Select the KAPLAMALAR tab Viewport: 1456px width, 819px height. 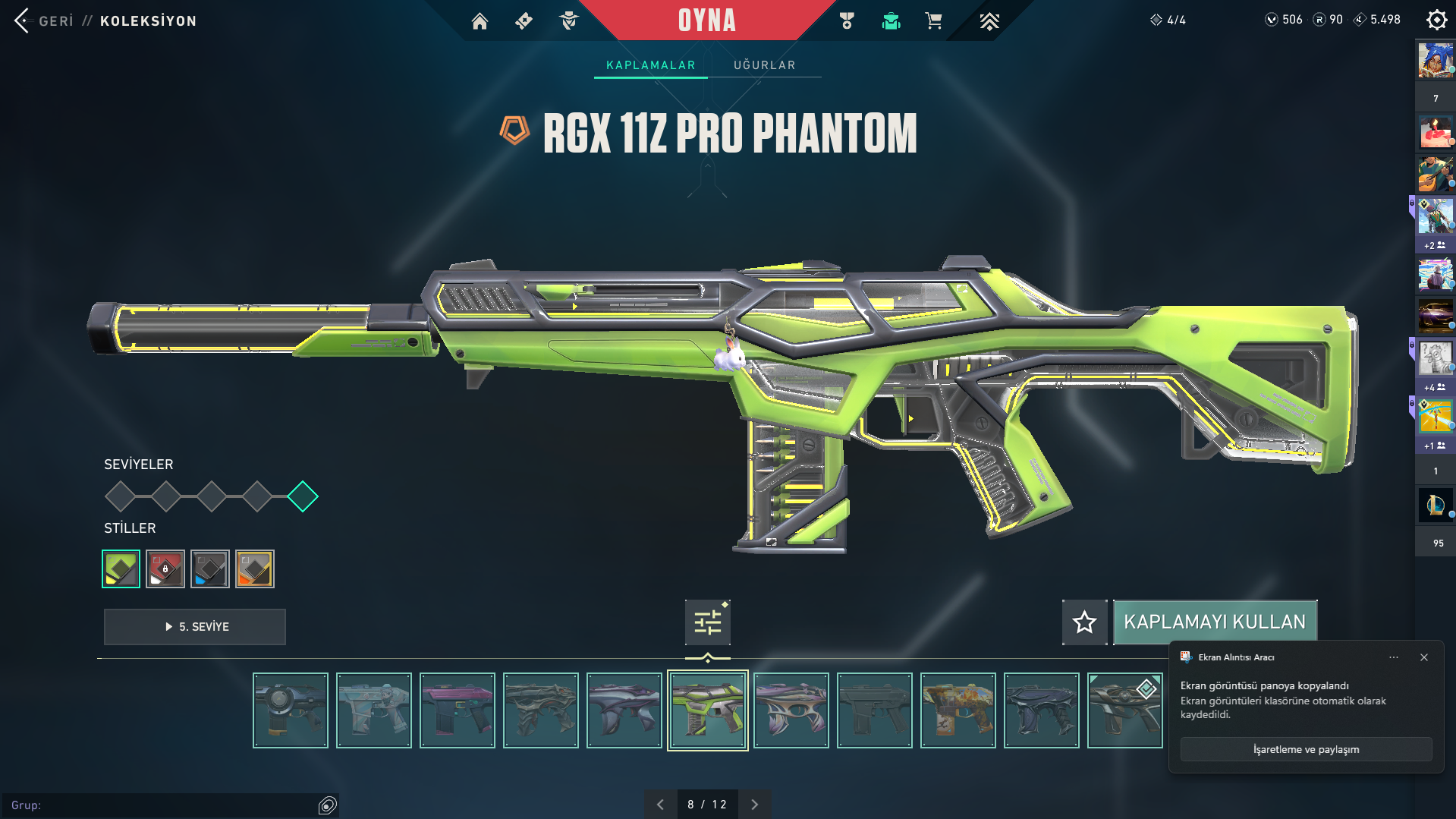click(650, 65)
